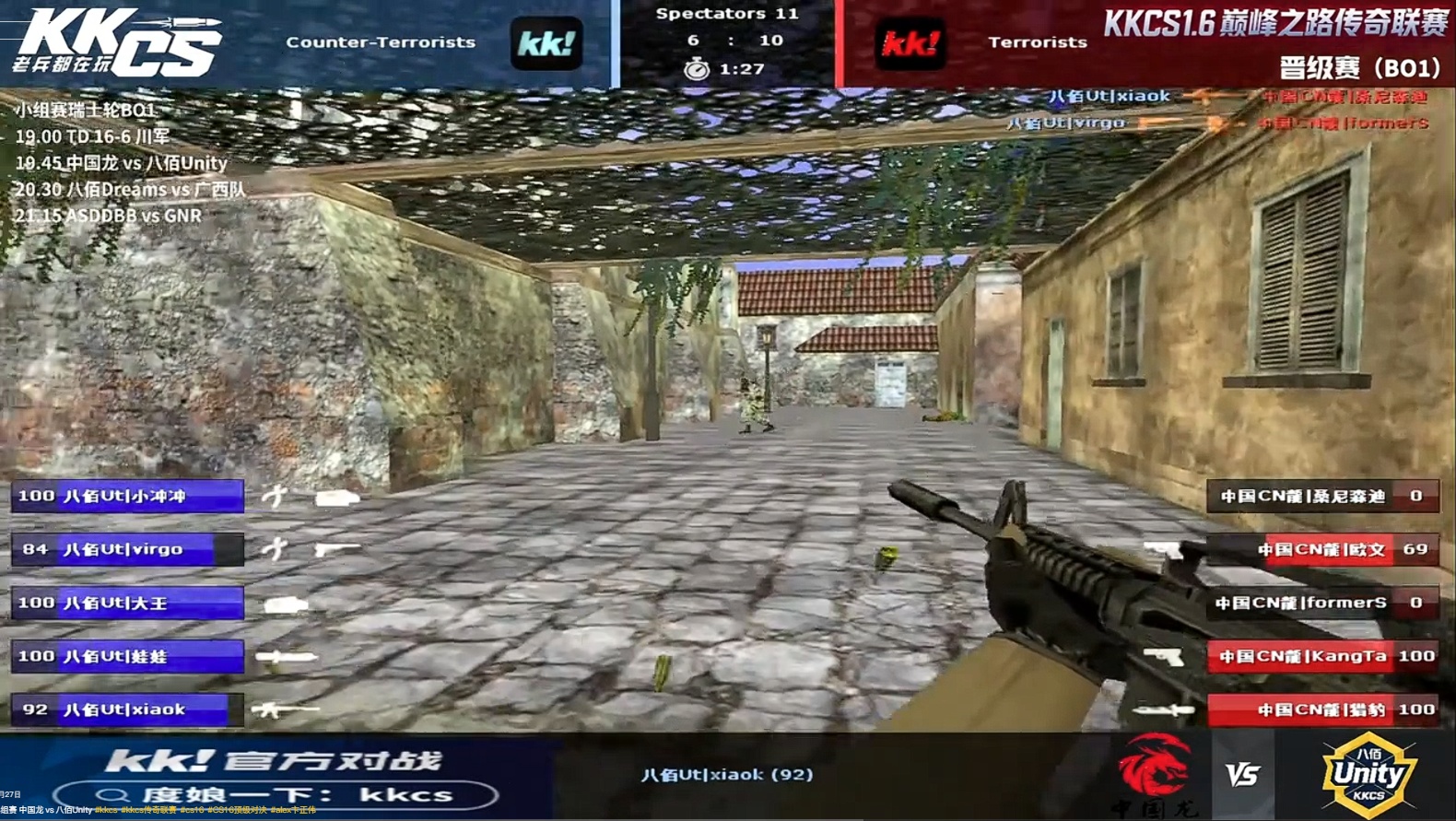Spectate 八佰Ut|xiaok from the player list
This screenshot has width=1456, height=821.
pos(127,710)
